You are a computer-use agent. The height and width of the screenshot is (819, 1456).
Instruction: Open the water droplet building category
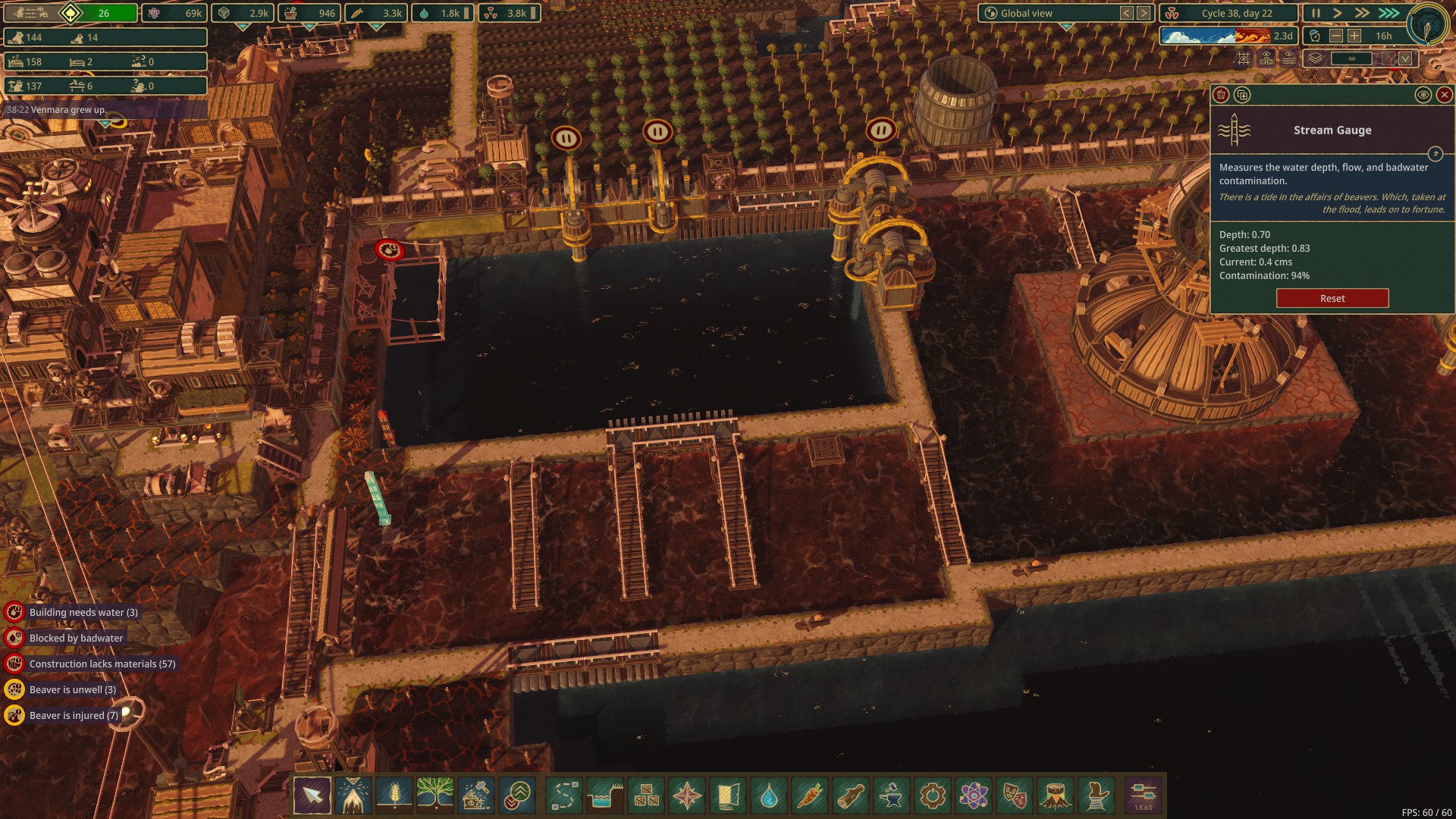(769, 795)
